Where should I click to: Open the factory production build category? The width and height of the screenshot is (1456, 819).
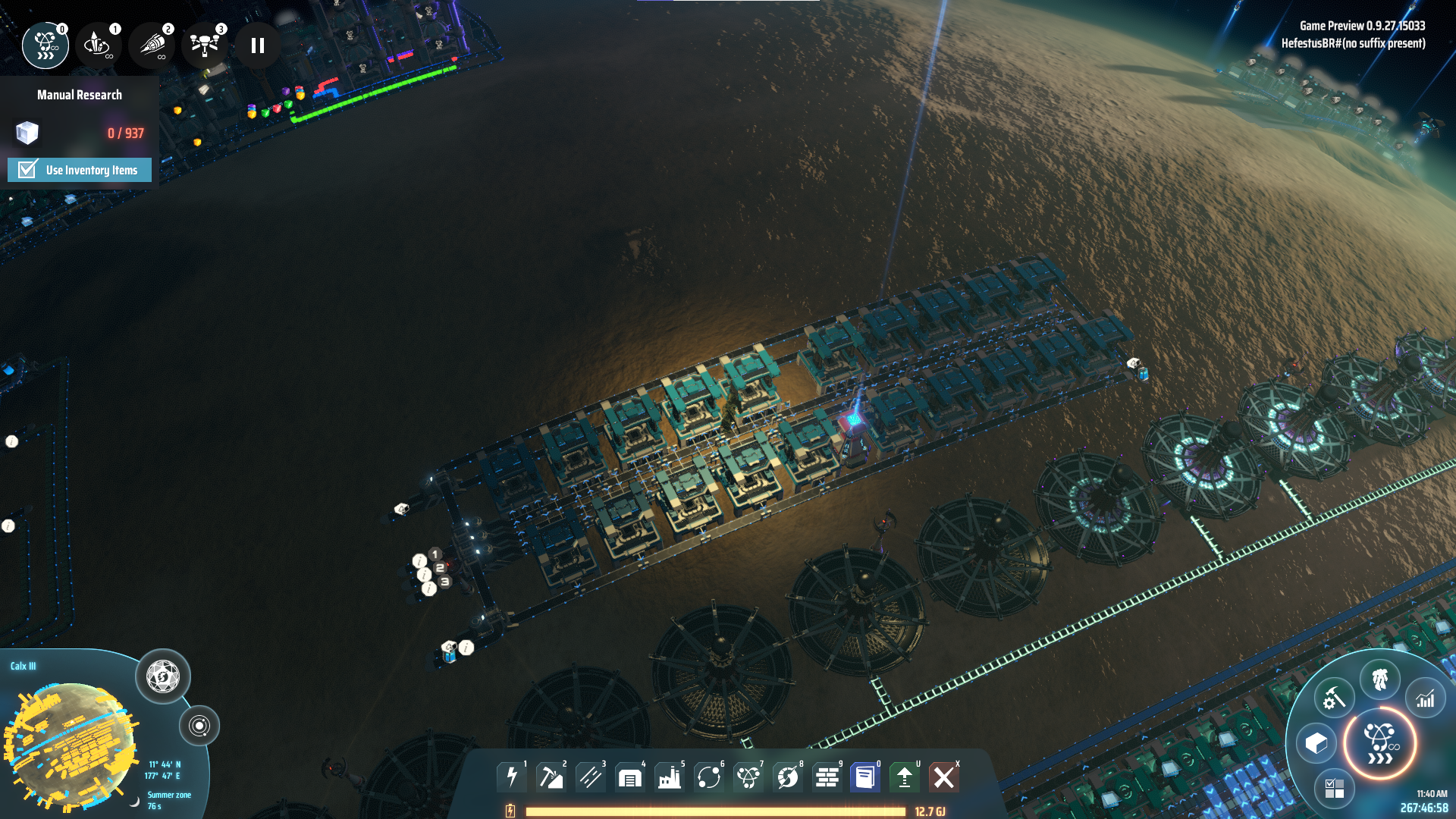[670, 777]
